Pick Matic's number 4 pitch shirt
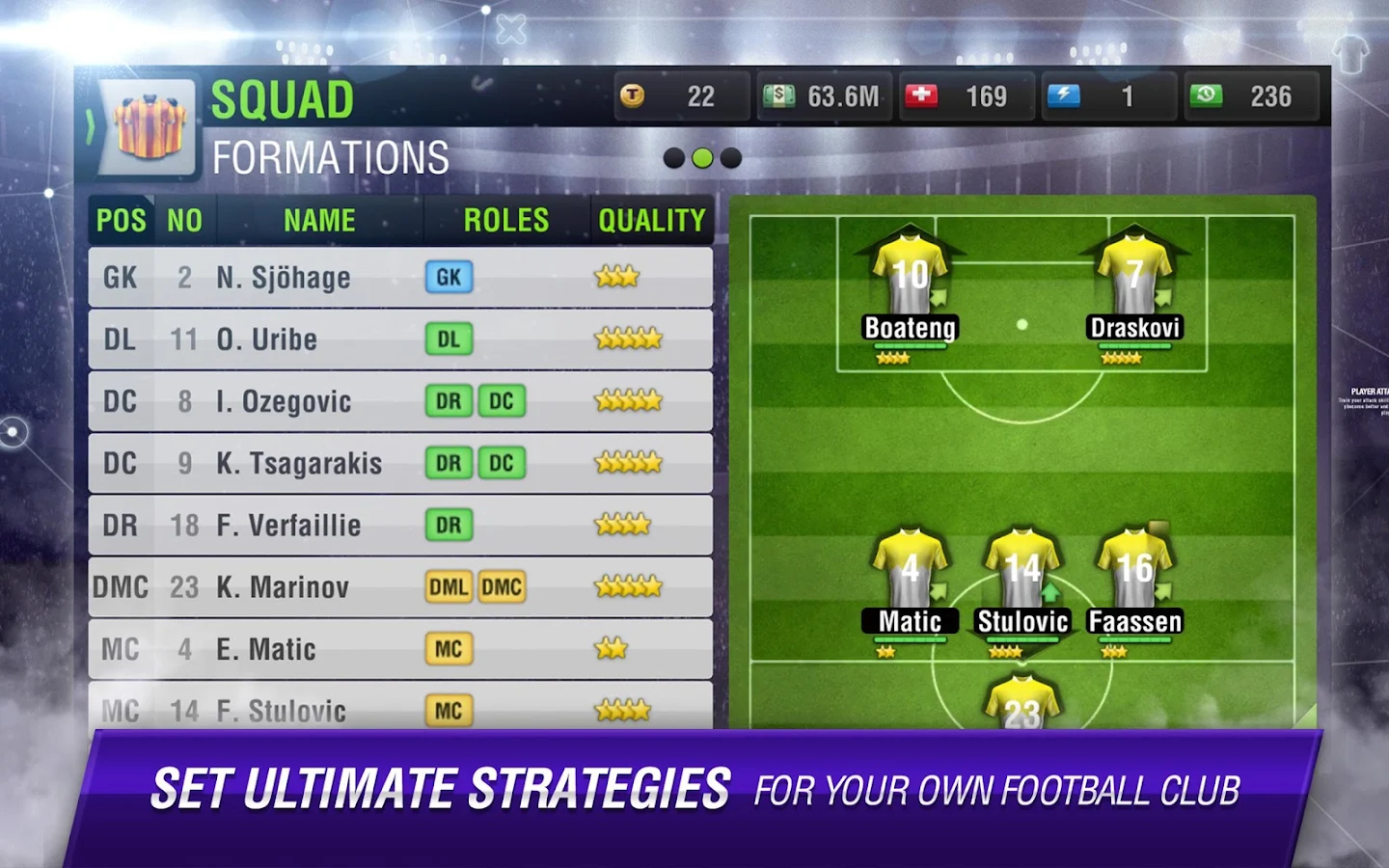This screenshot has width=1389, height=868. [910, 567]
